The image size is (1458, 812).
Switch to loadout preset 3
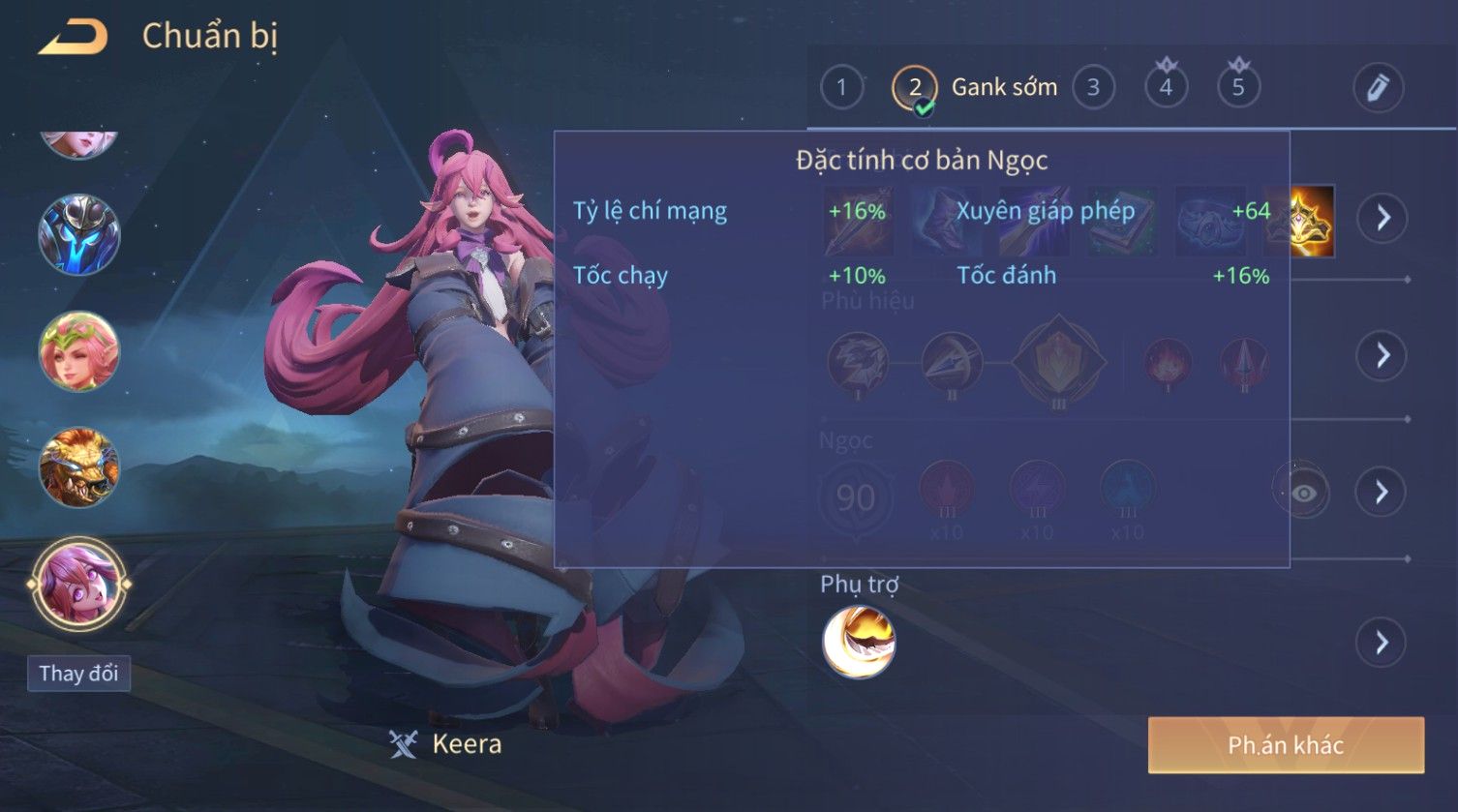(x=1093, y=88)
